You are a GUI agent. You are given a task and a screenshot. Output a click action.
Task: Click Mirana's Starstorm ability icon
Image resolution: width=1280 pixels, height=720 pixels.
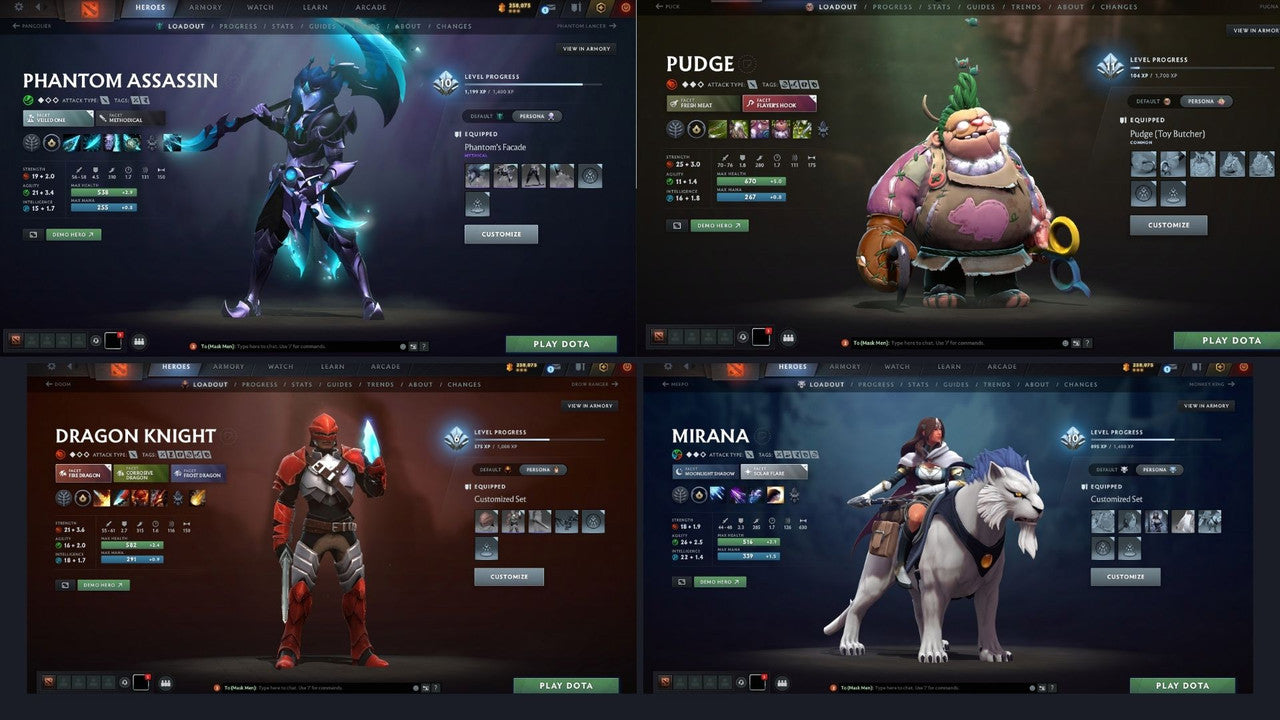[716, 494]
